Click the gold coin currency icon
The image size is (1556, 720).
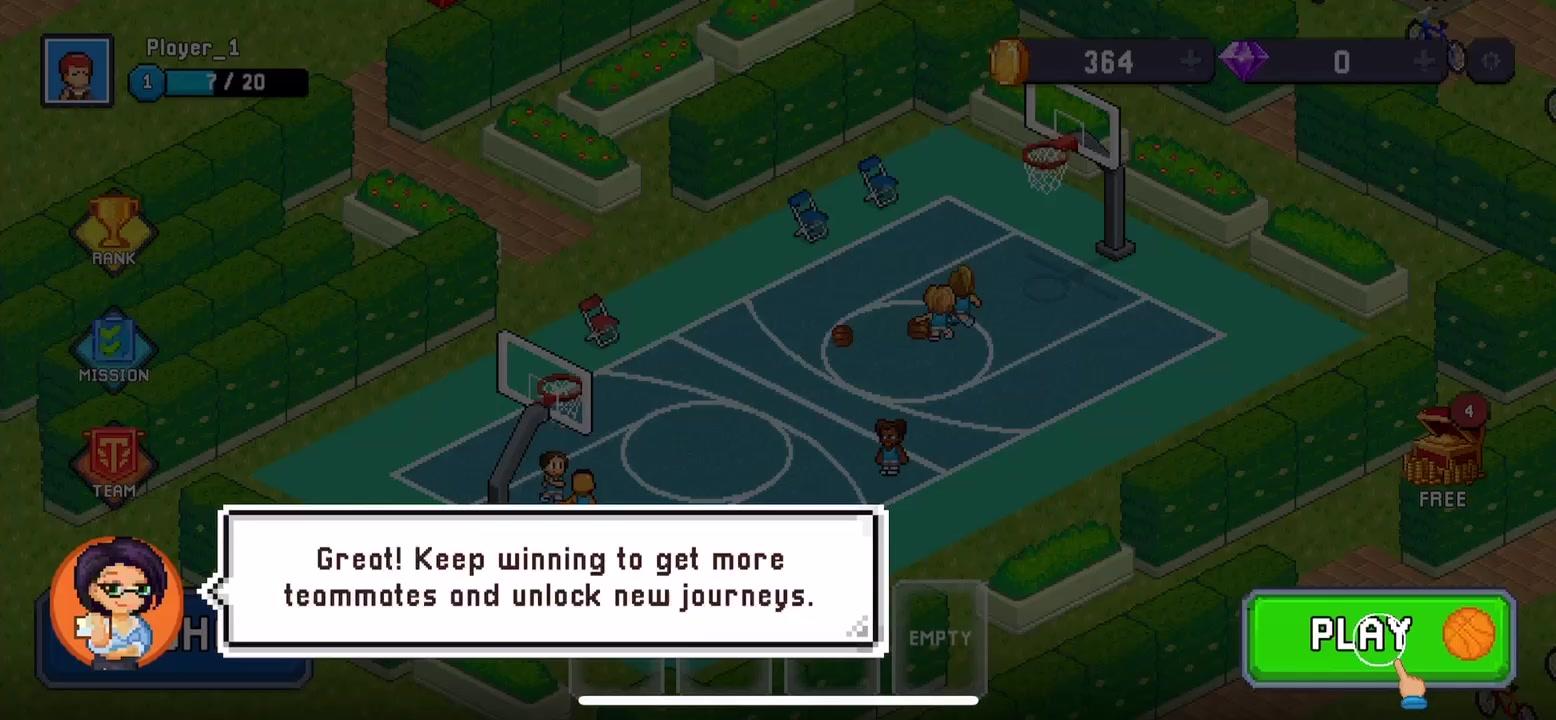[1009, 61]
